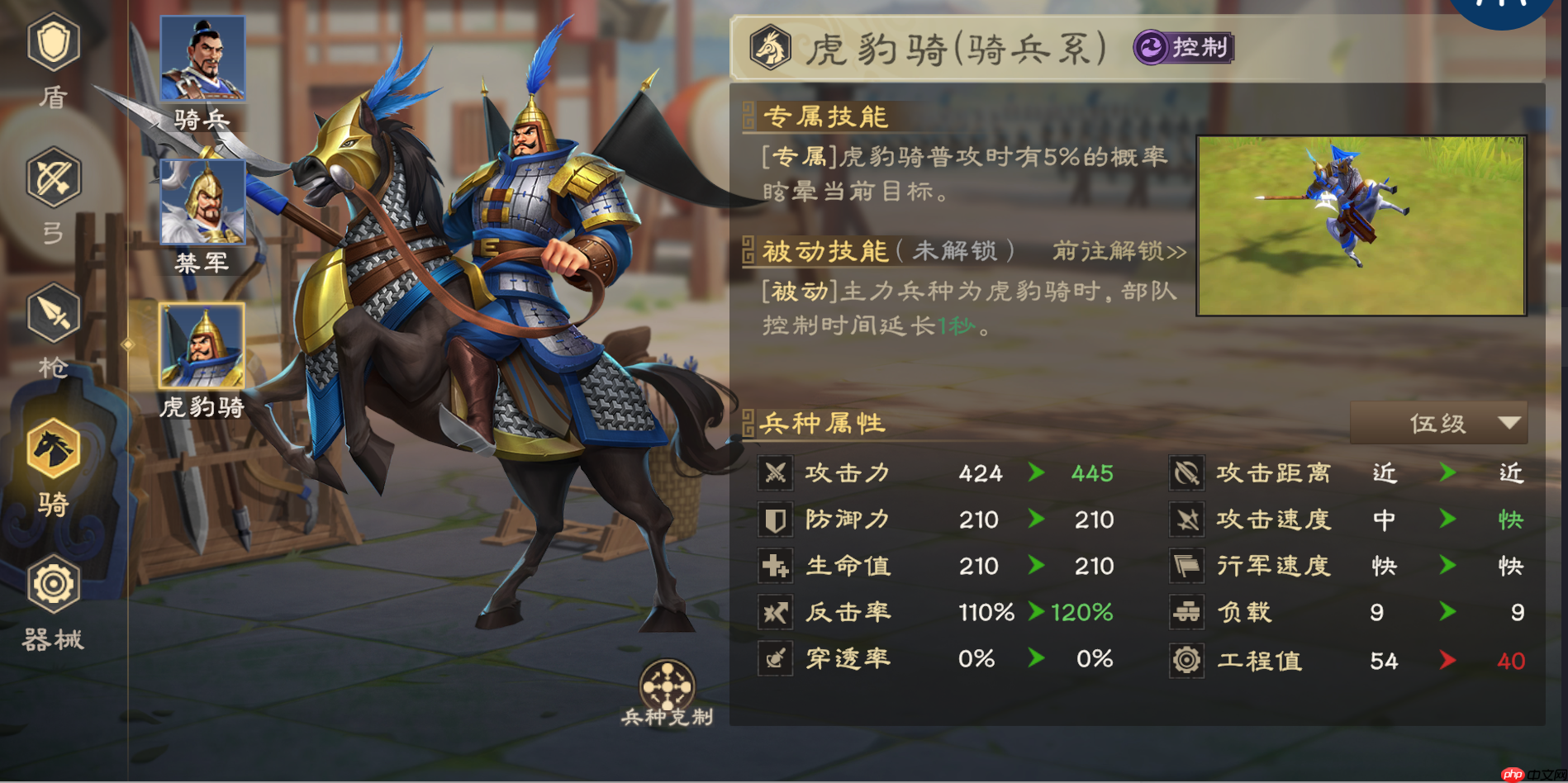Open the 兵种克制 counter relations icon
The image size is (1568, 783).
[666, 687]
